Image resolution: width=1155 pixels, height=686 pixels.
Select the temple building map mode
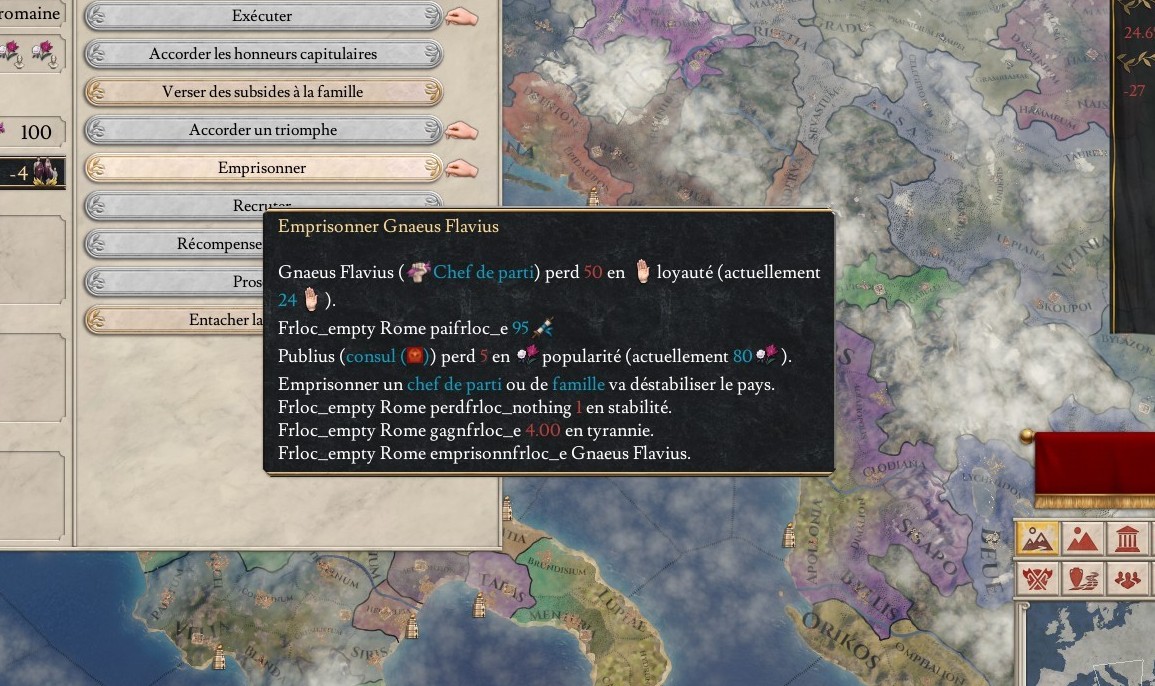tap(1129, 541)
